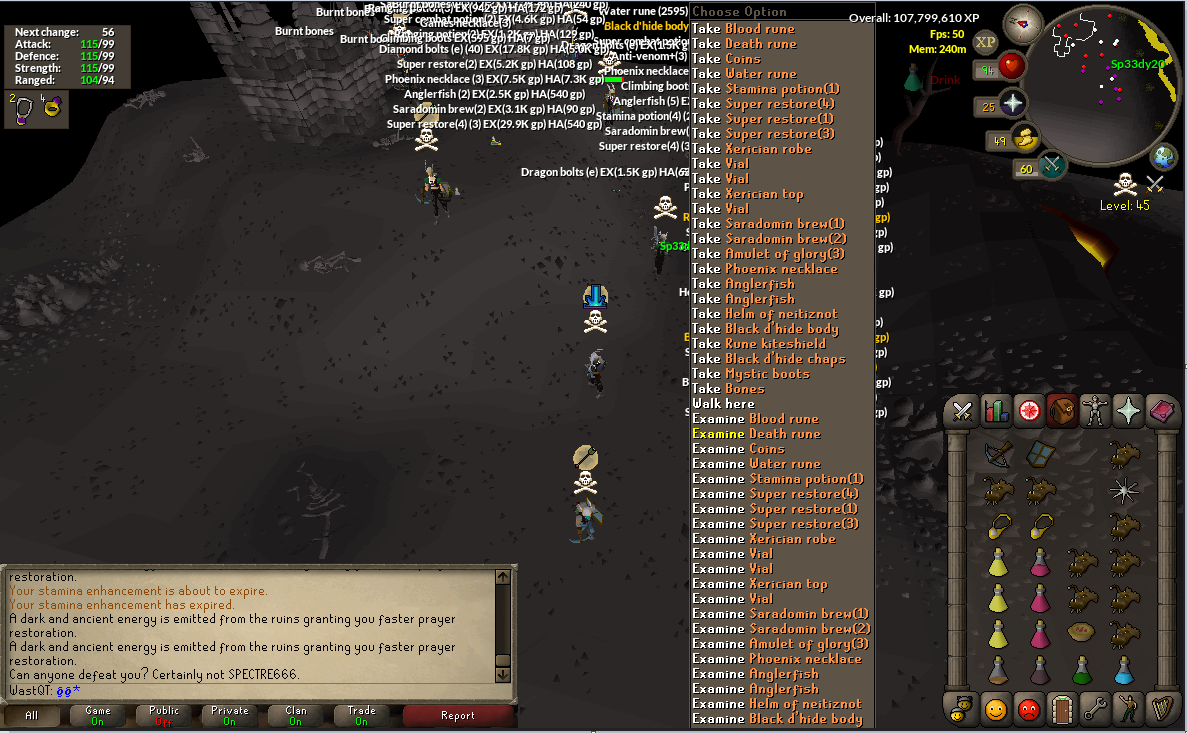Image resolution: width=1187 pixels, height=733 pixels.
Task: Open the Combat Options crossed-swords tab
Action: pyautogui.click(x=963, y=410)
